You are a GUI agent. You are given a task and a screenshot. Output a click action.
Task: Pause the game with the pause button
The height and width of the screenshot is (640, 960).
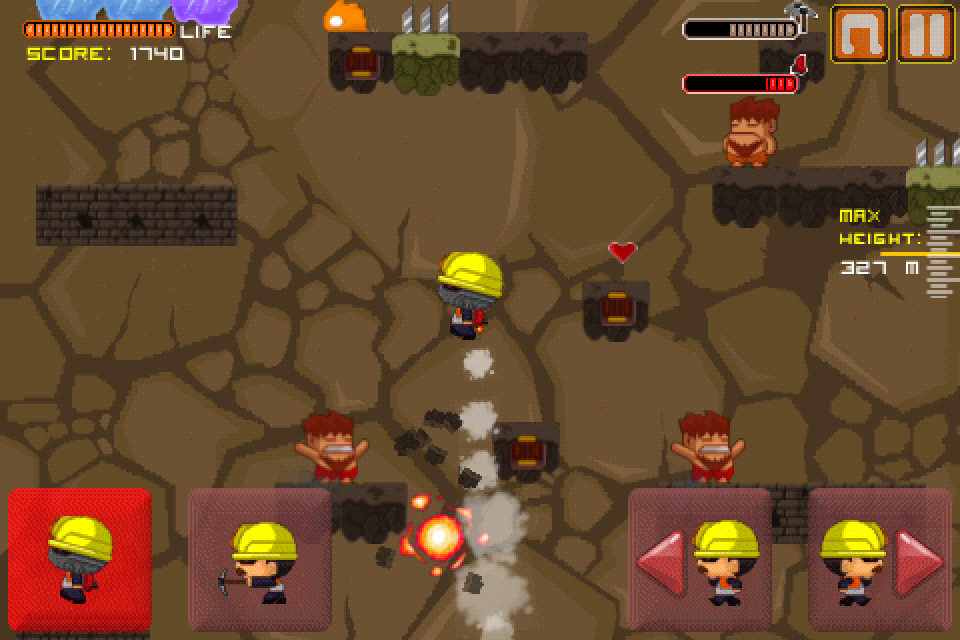pyautogui.click(x=924, y=34)
